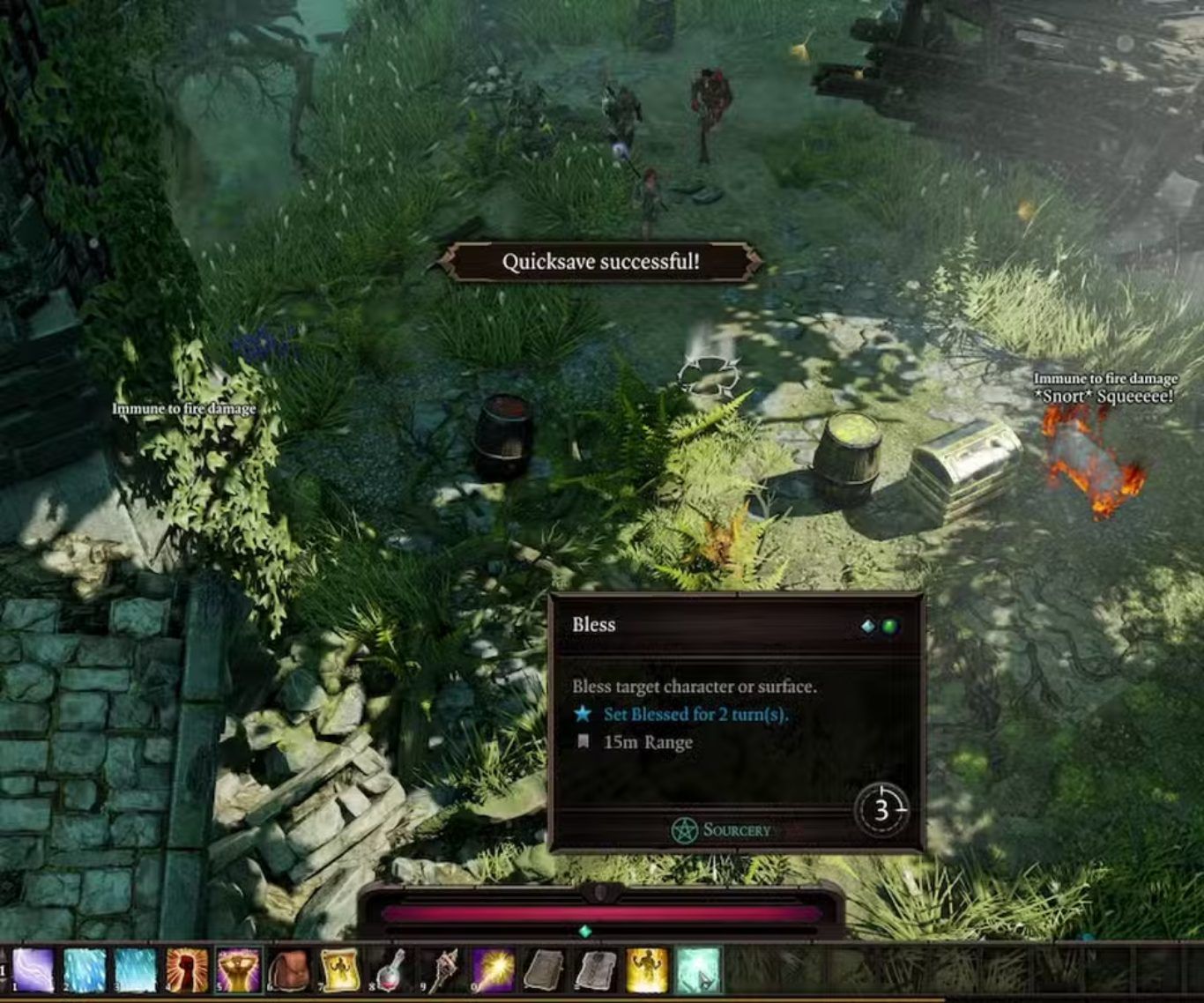Activate the flexing golden figure skill on purple
This screenshot has width=1204, height=1003.
tap(238, 970)
